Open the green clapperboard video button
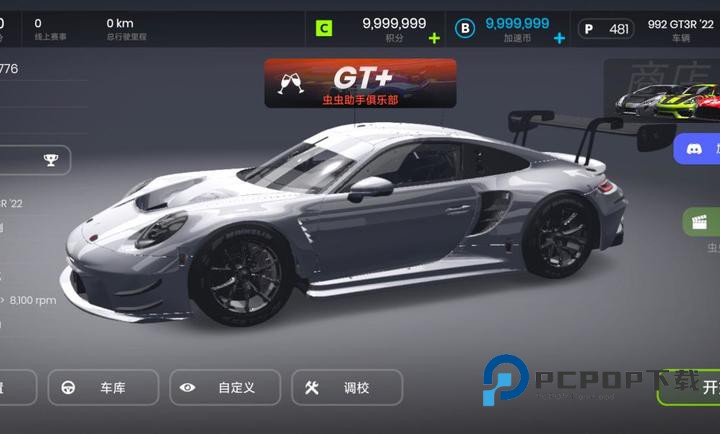 click(702, 221)
